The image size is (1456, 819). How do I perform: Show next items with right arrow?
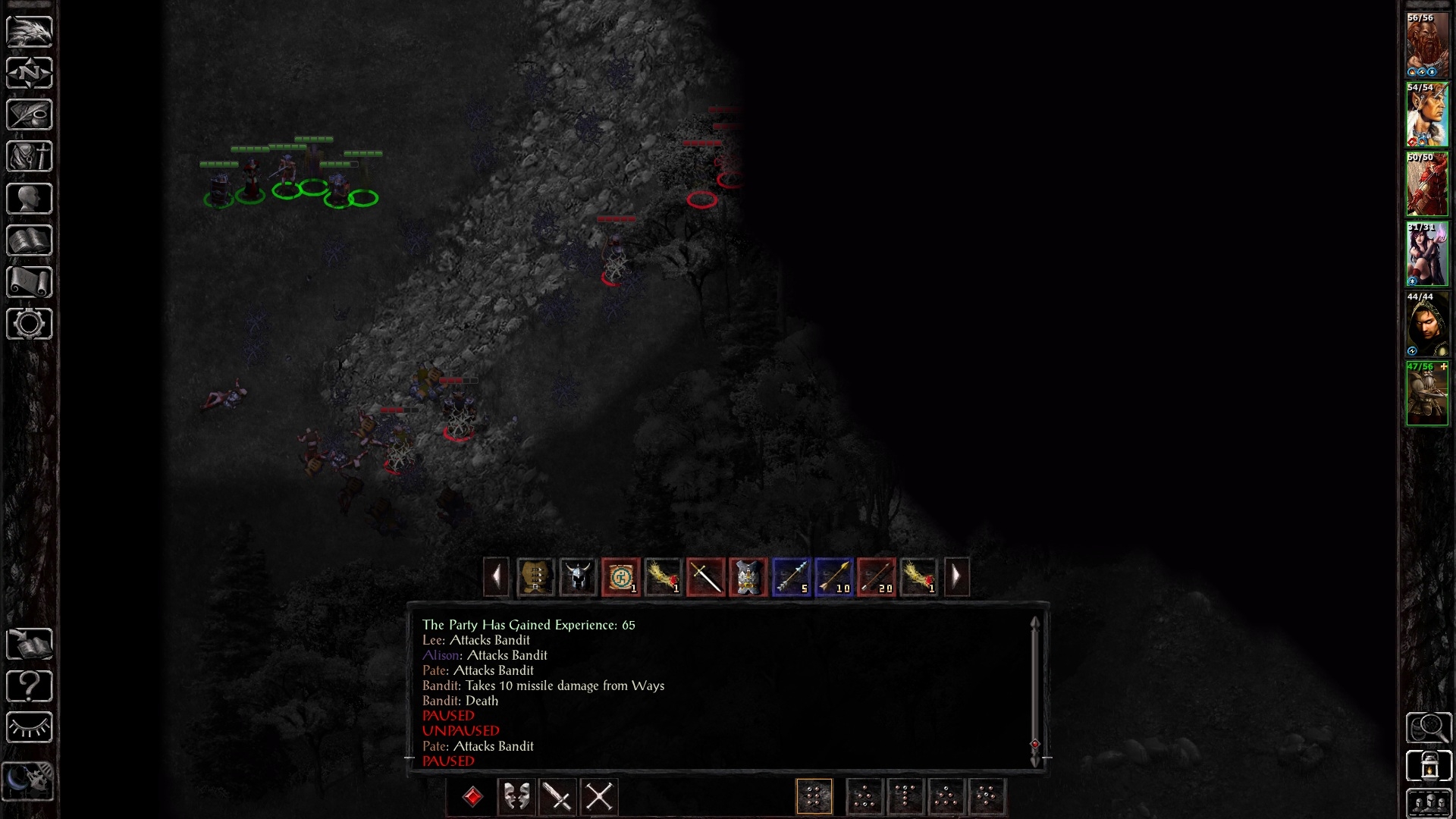(x=956, y=578)
